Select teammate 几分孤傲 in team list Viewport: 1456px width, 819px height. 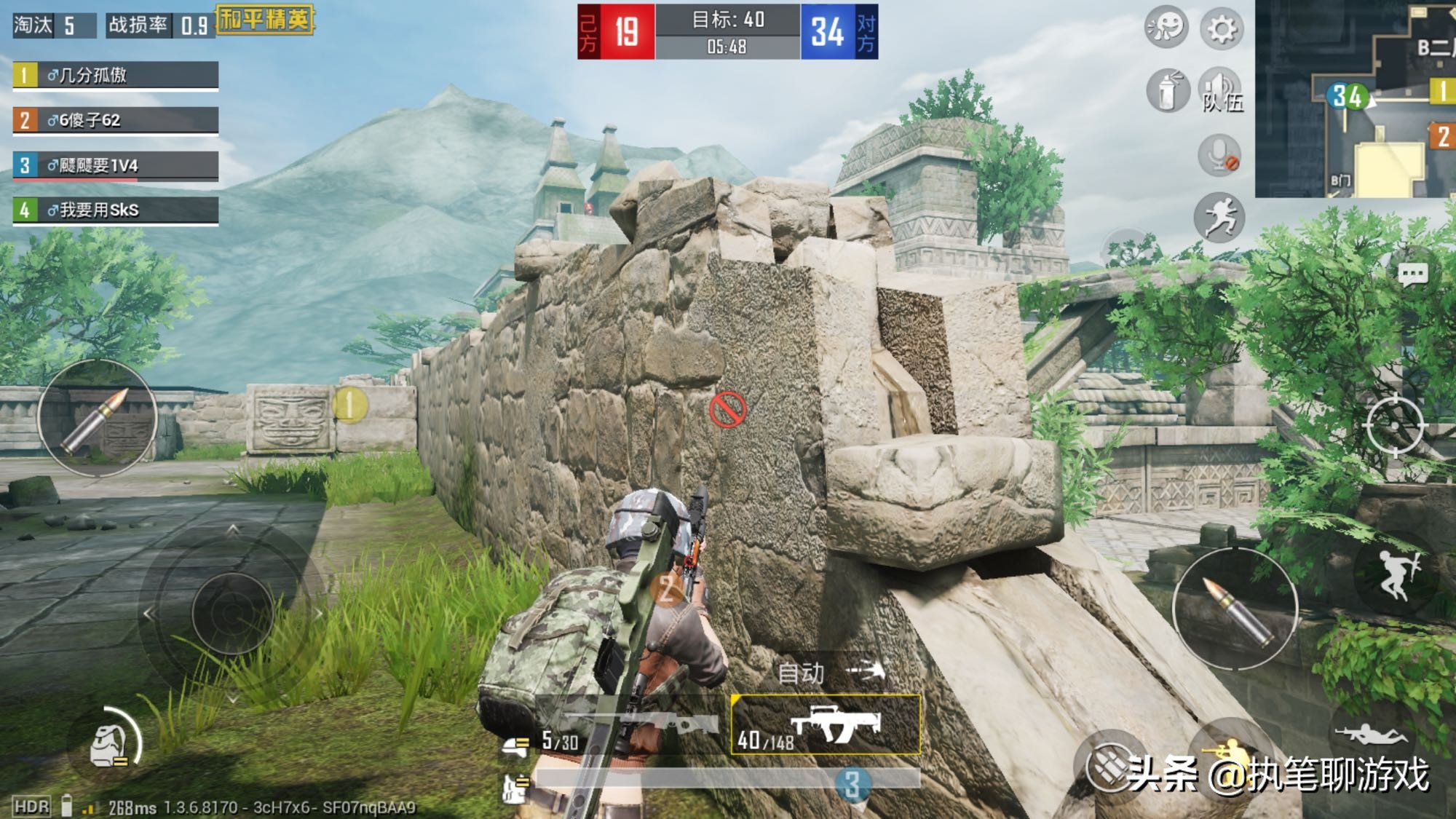click(116, 76)
